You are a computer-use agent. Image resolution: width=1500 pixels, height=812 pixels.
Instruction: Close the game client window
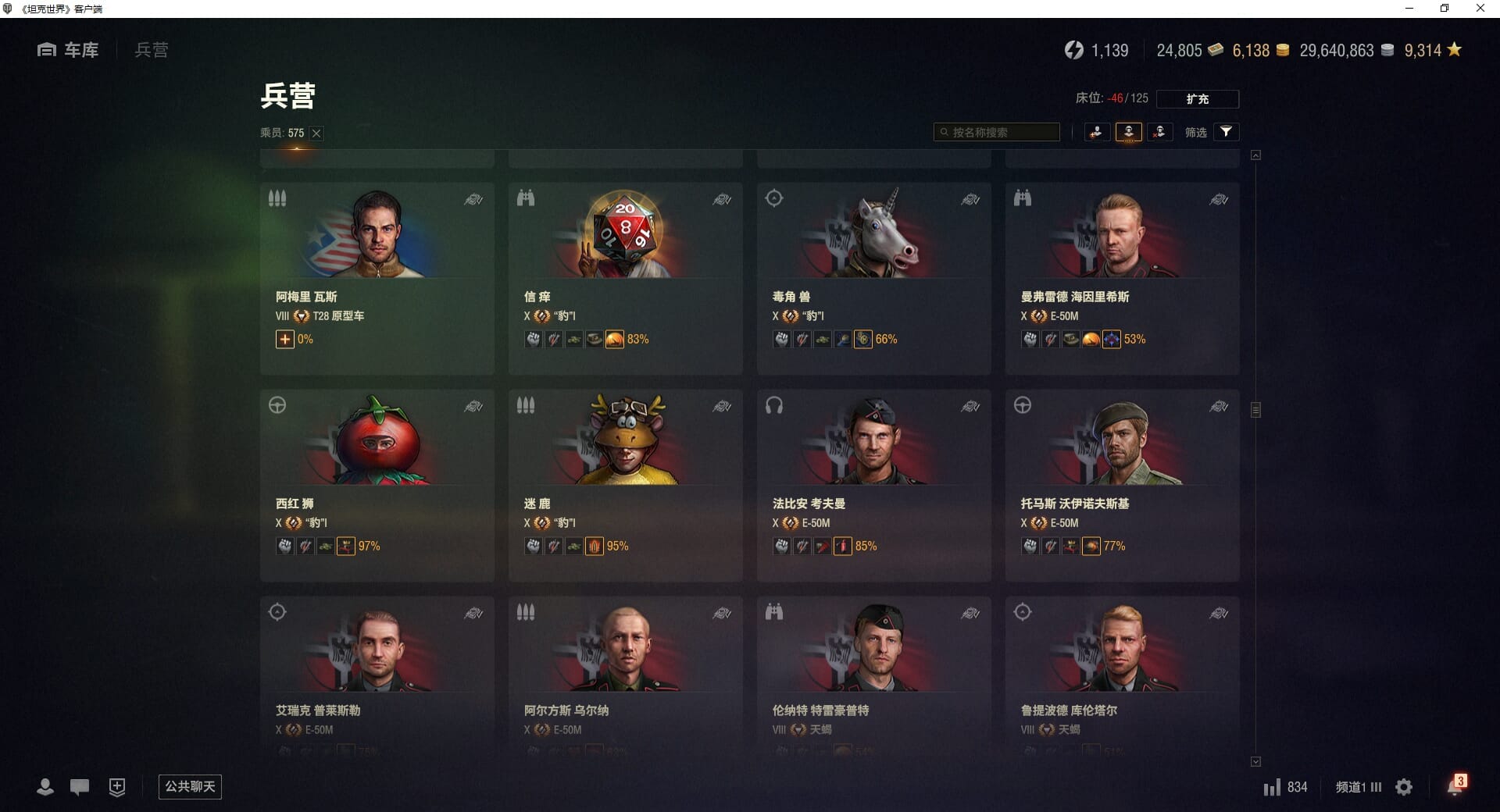coord(1480,9)
